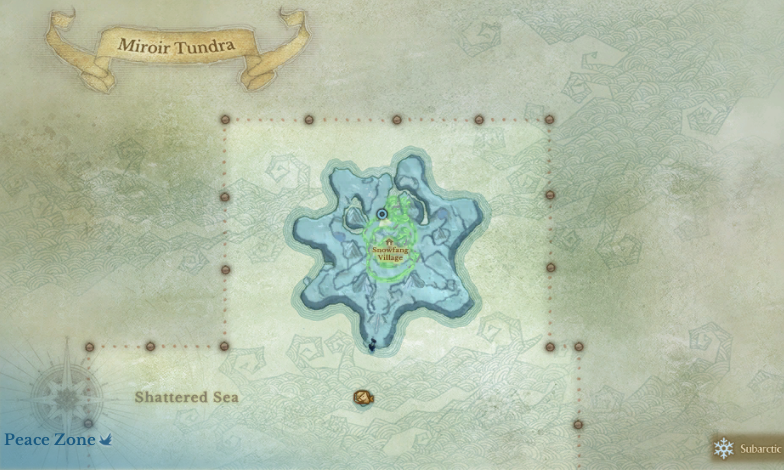Click the dark marker at the island's southern tip
Image resolution: width=784 pixels, height=470 pixels.
[372, 345]
